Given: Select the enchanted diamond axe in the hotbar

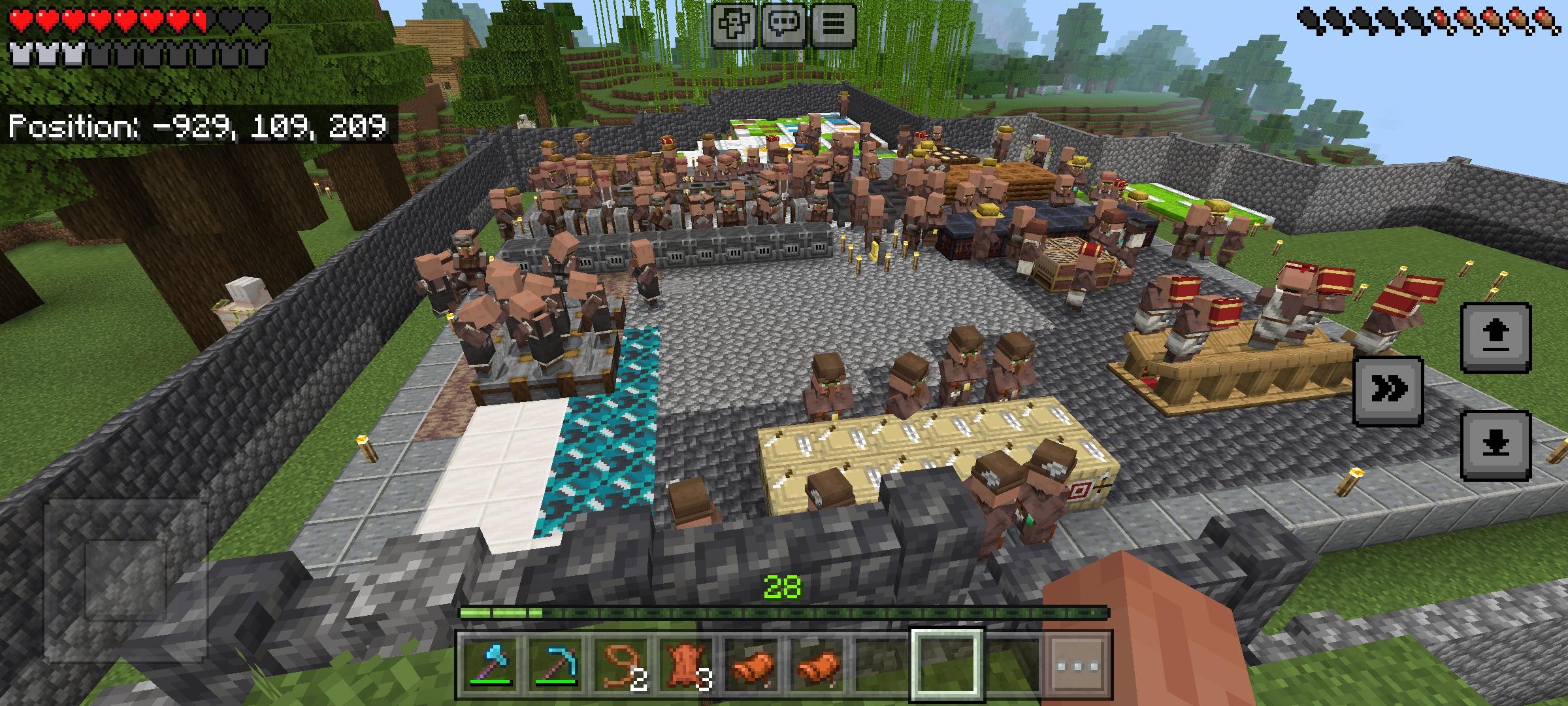Looking at the screenshot, I should pos(487,667).
